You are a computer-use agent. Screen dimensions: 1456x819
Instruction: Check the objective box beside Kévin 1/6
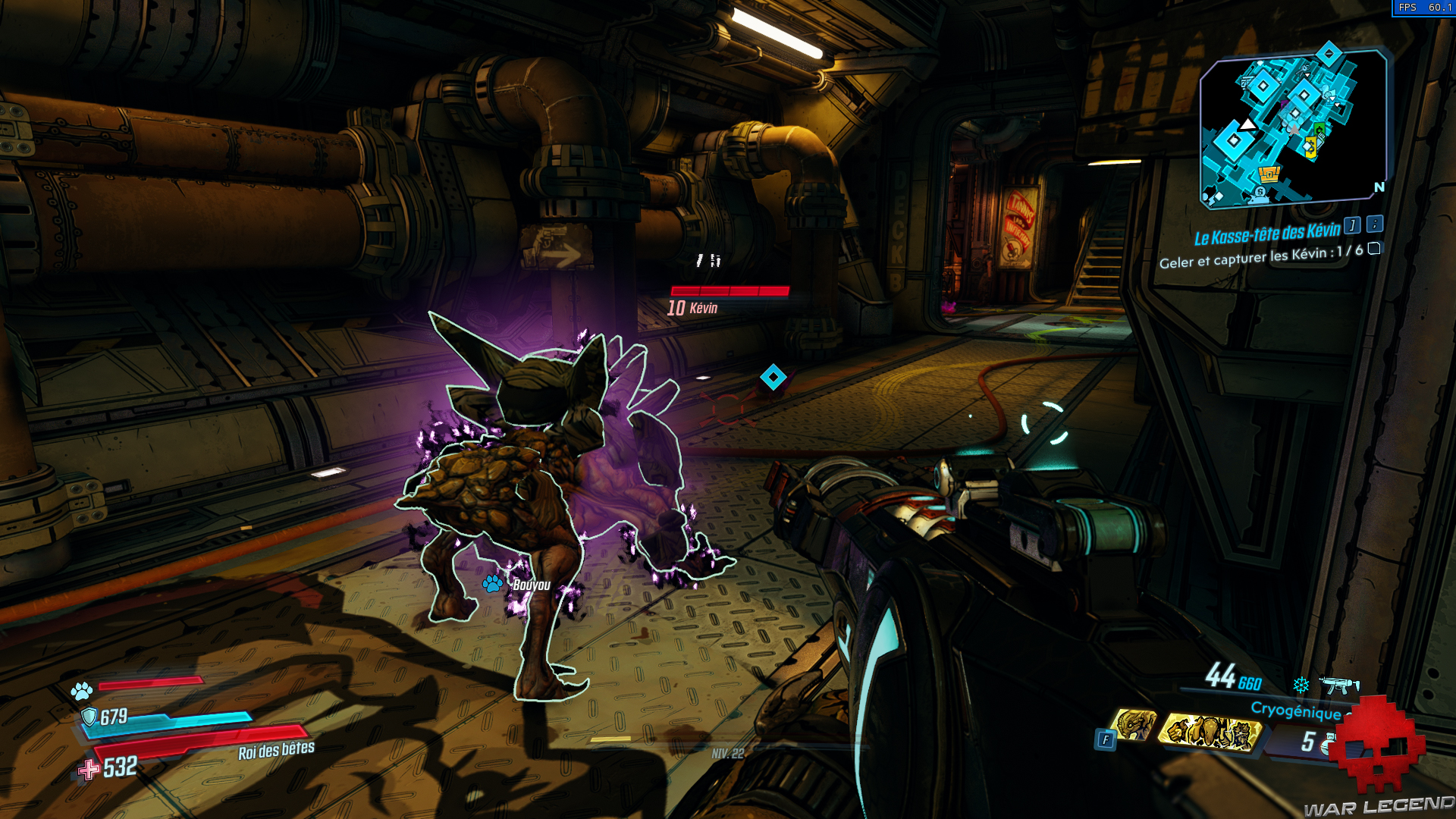click(x=1374, y=250)
